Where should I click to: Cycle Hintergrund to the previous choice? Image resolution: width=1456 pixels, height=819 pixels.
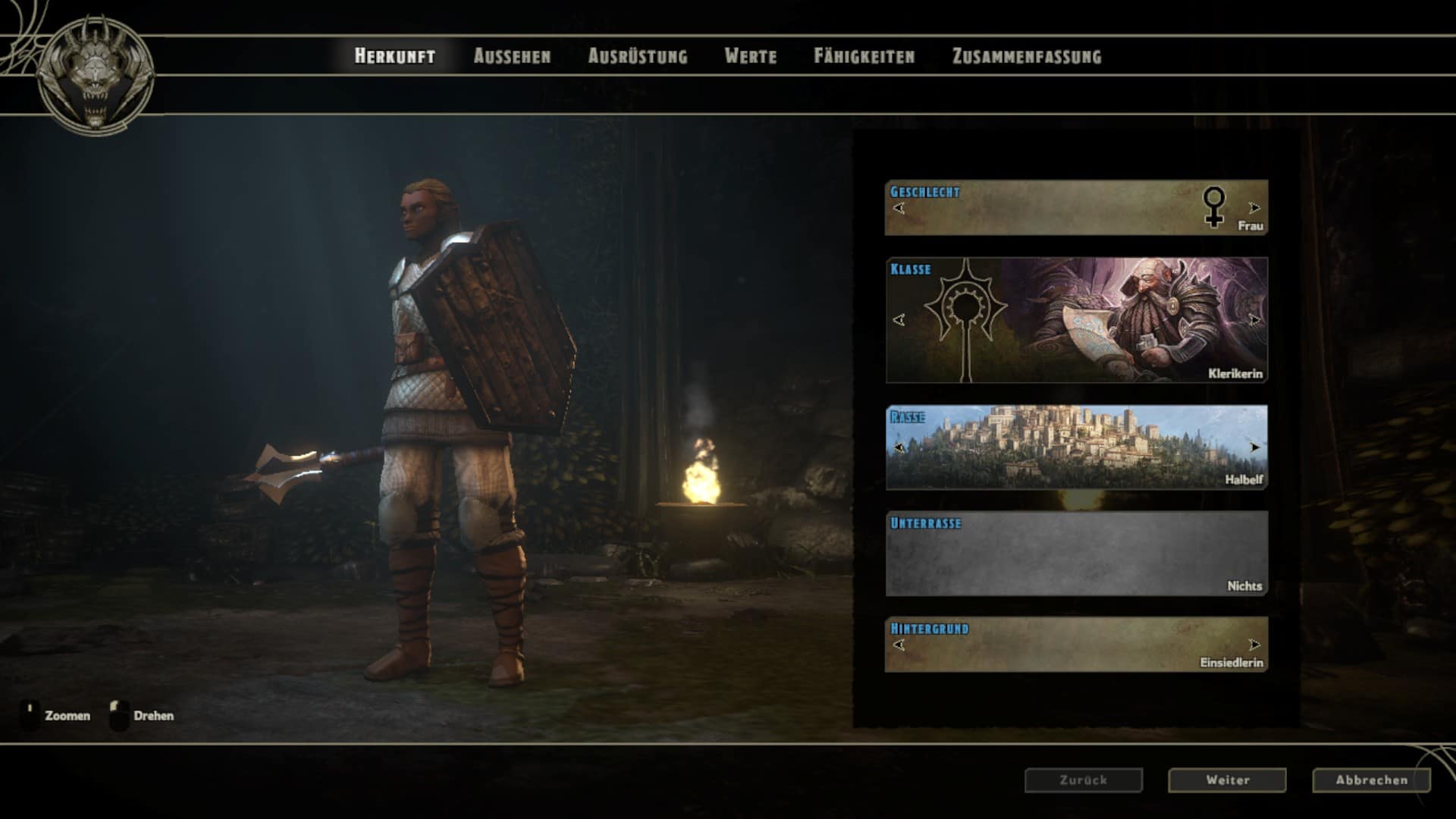pos(899,645)
